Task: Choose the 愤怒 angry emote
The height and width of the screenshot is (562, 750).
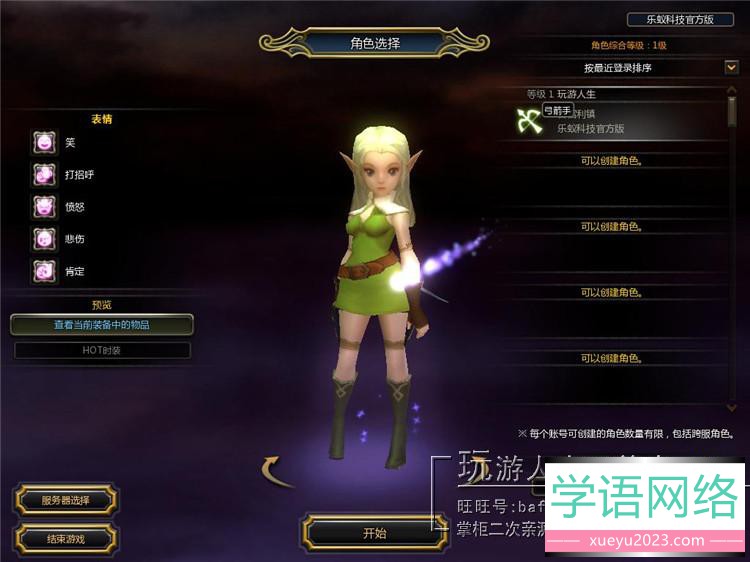Action: [44, 207]
